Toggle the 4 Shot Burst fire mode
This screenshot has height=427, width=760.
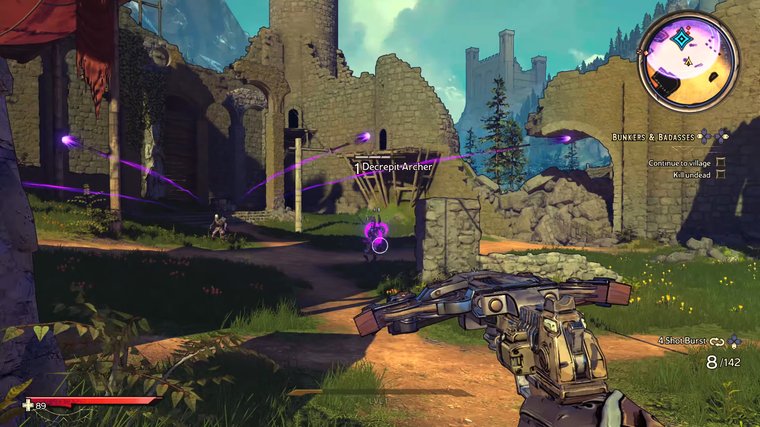tap(690, 341)
